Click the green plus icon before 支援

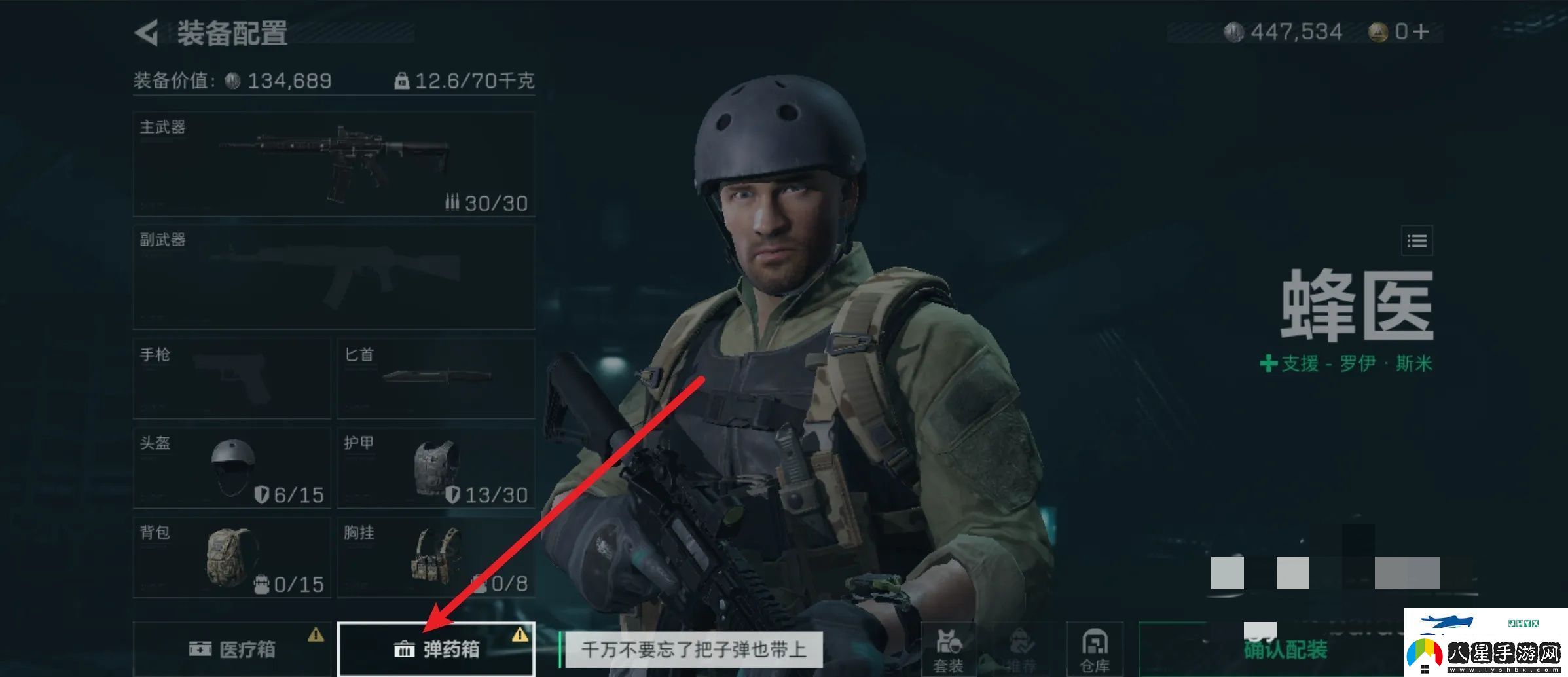pos(1268,364)
